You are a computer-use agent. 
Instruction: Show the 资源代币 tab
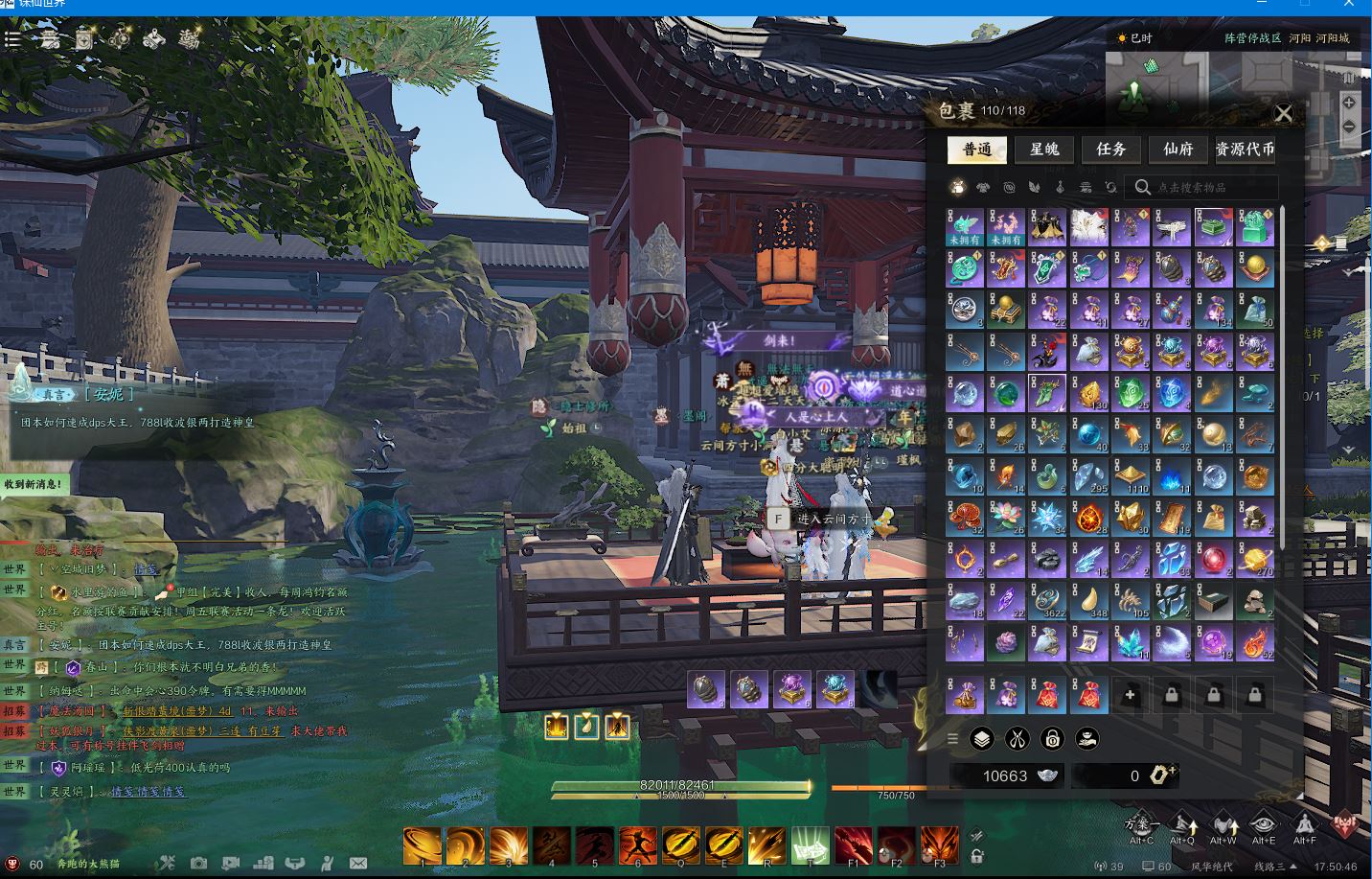click(1245, 150)
